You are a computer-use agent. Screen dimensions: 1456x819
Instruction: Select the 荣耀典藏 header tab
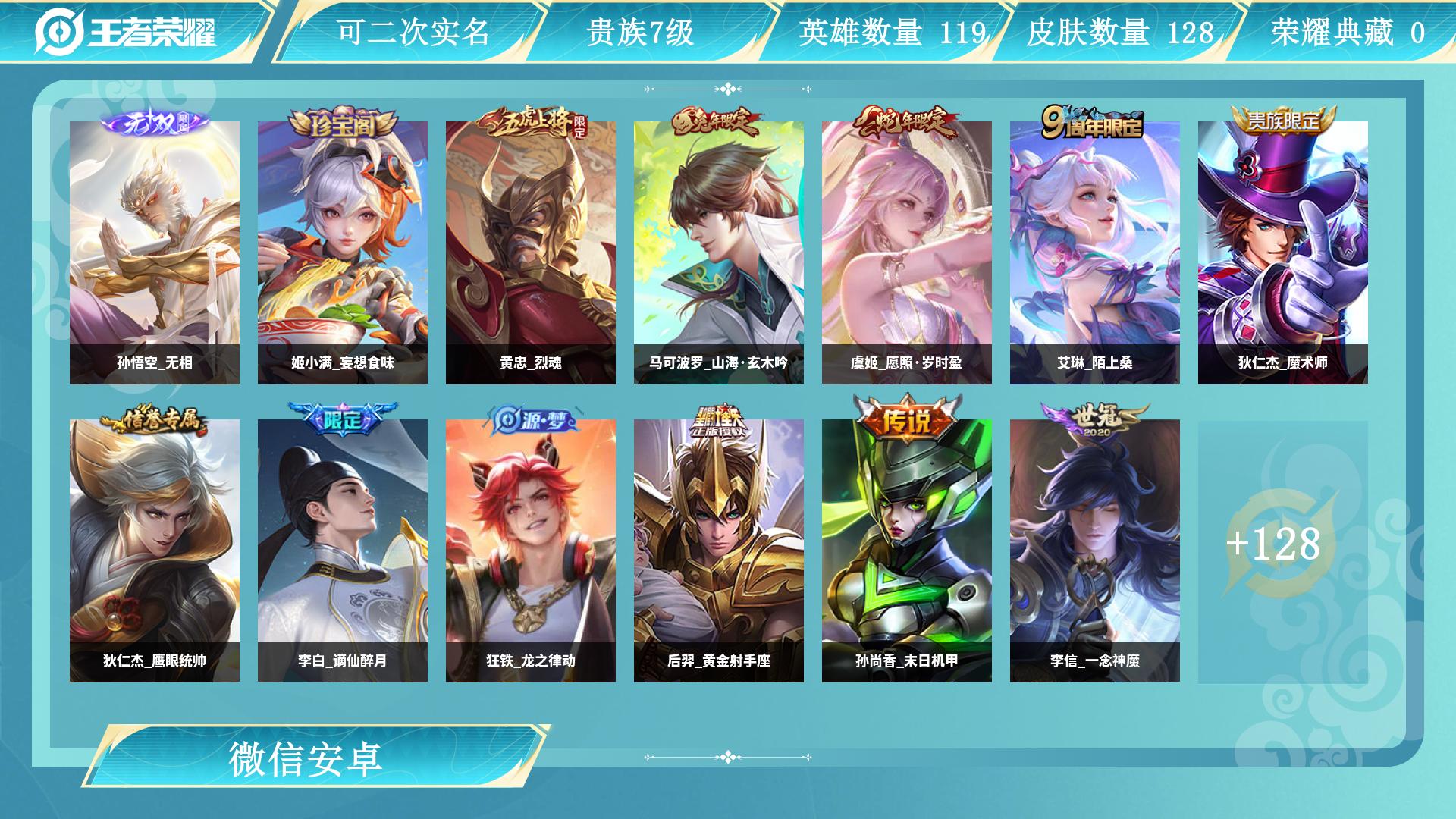pyautogui.click(x=1347, y=33)
